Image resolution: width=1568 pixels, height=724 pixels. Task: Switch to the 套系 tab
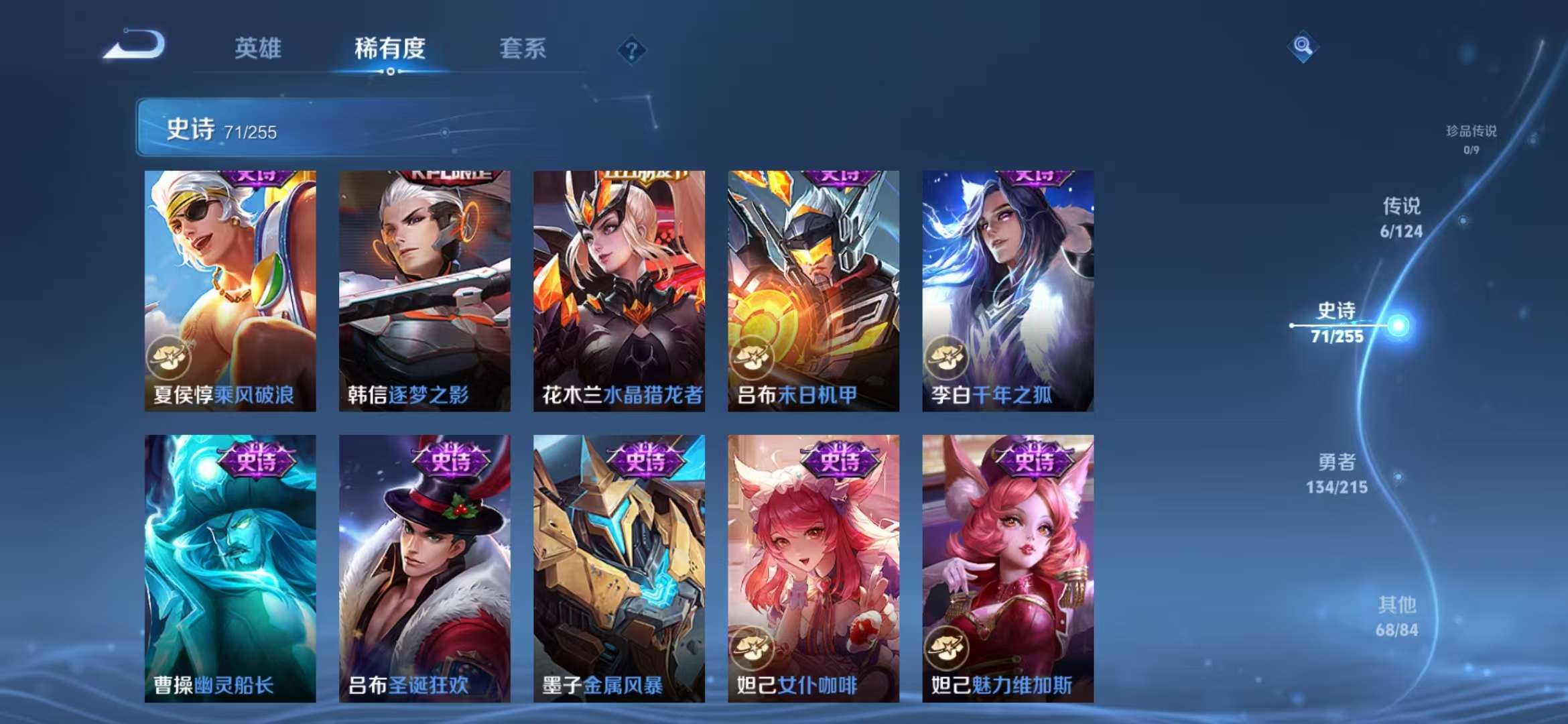click(x=523, y=49)
